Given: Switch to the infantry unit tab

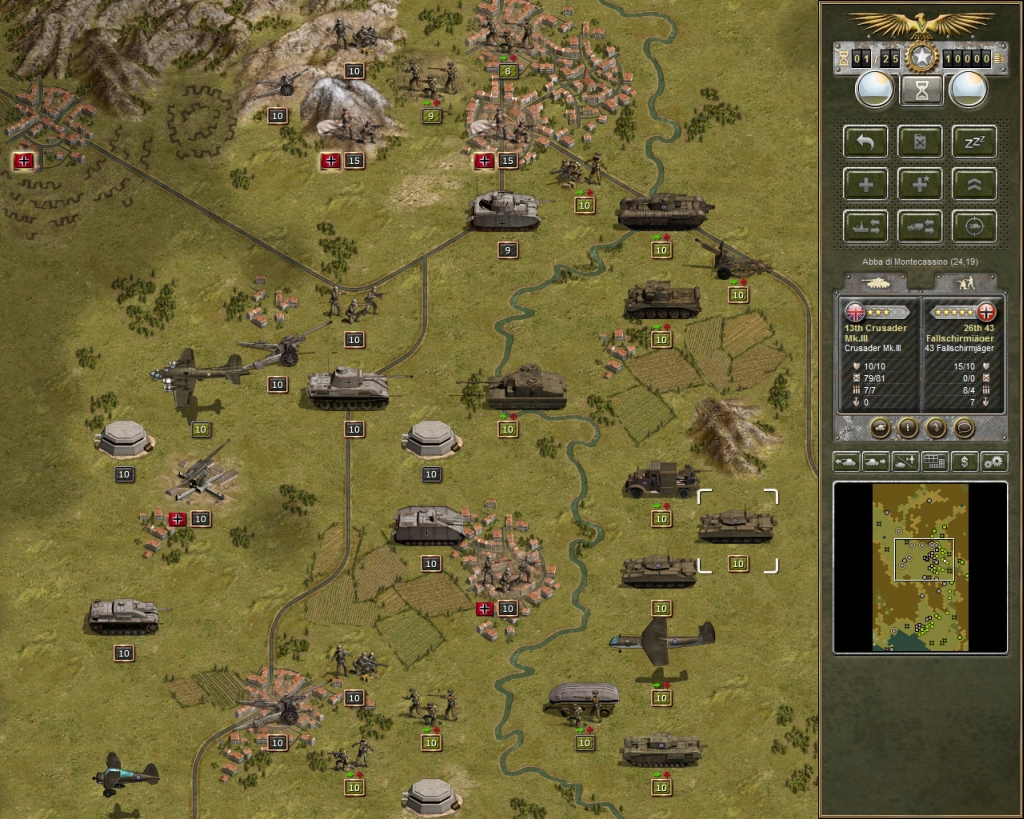Looking at the screenshot, I should (962, 283).
